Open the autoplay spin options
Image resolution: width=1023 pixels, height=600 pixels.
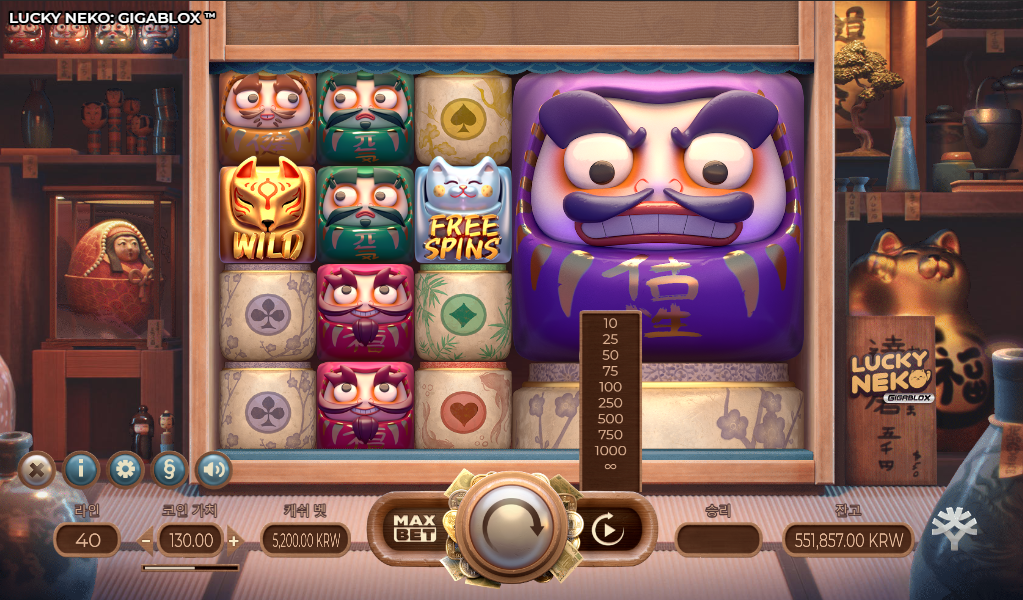tap(607, 529)
